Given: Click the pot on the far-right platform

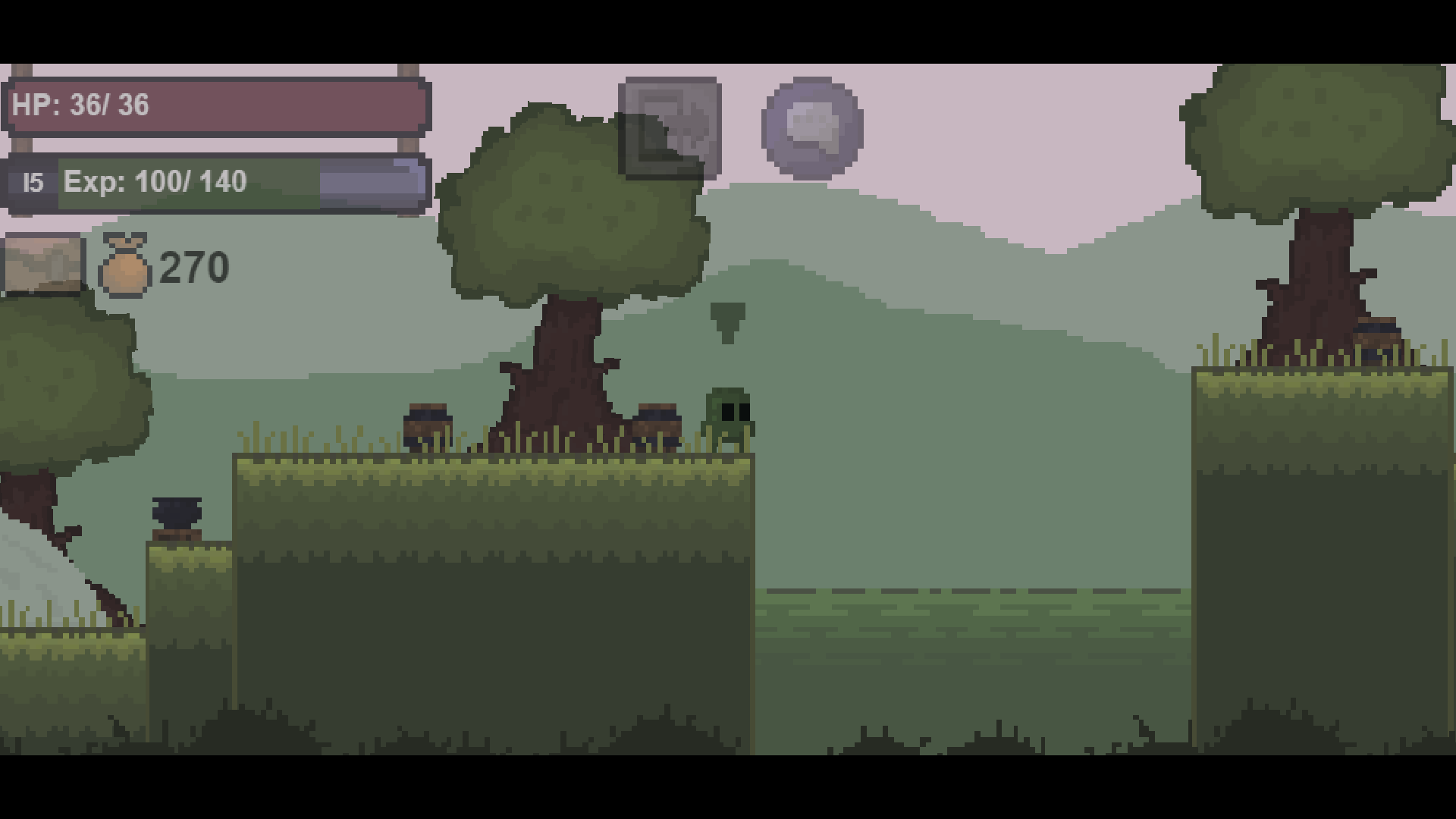Looking at the screenshot, I should 1377,340.
